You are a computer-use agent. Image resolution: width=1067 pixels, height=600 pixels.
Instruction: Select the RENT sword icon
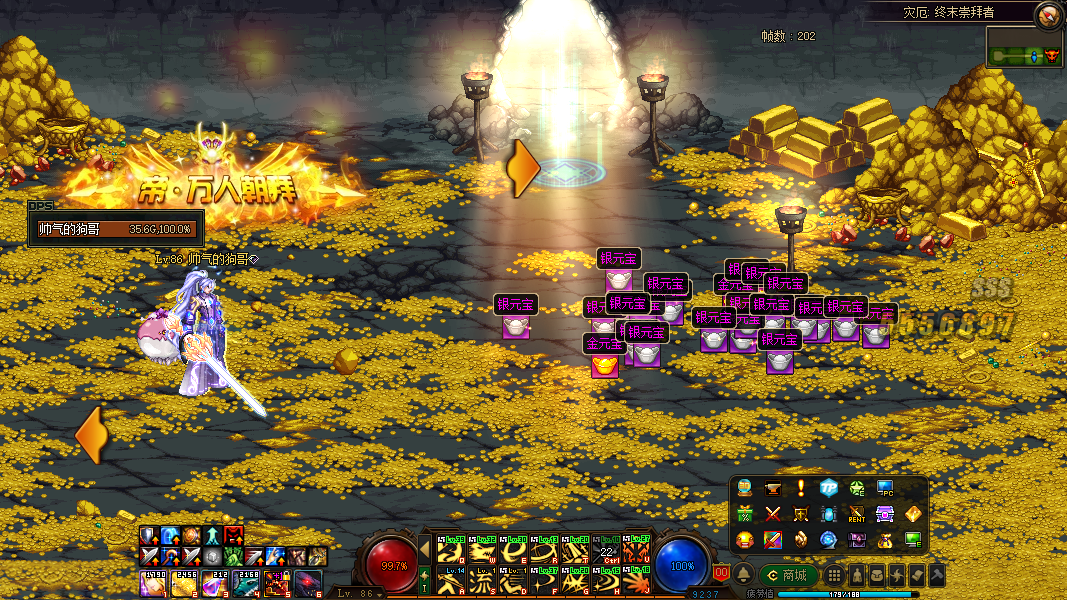pos(857,514)
